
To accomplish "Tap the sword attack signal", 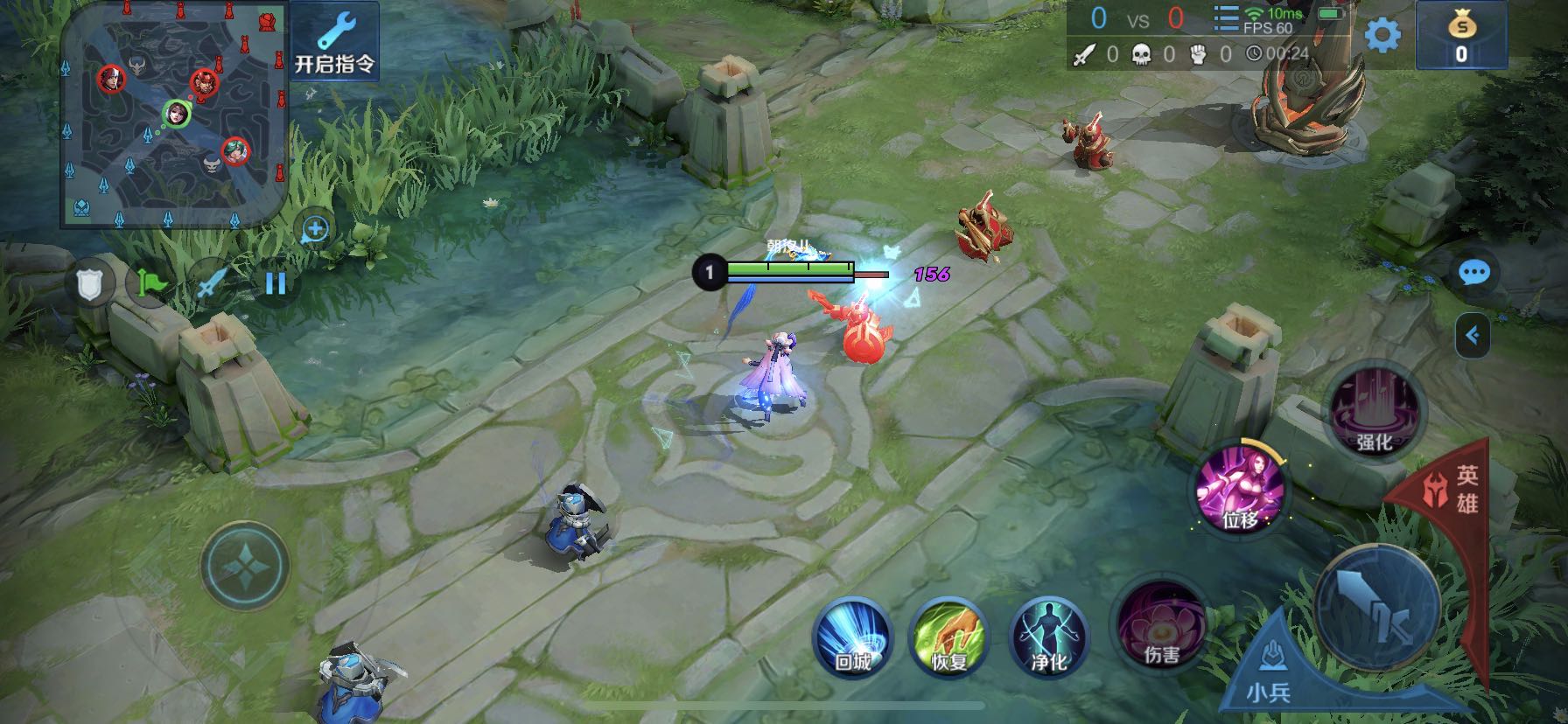I will (x=213, y=283).
